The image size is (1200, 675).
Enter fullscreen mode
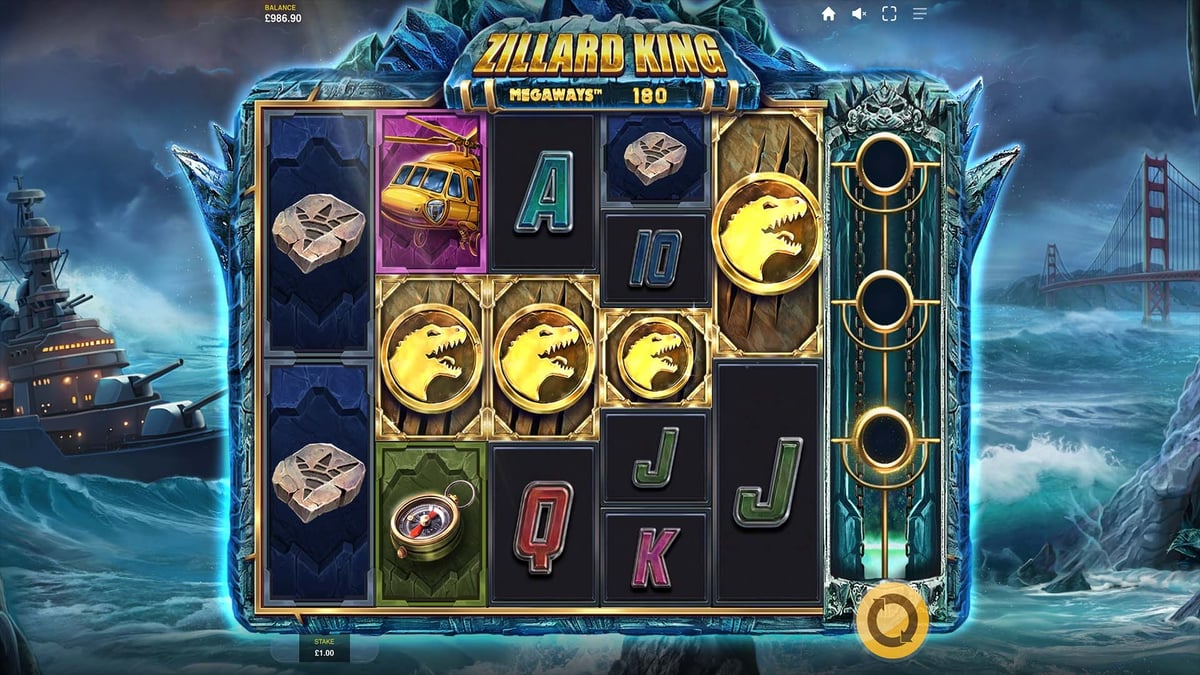click(x=888, y=14)
